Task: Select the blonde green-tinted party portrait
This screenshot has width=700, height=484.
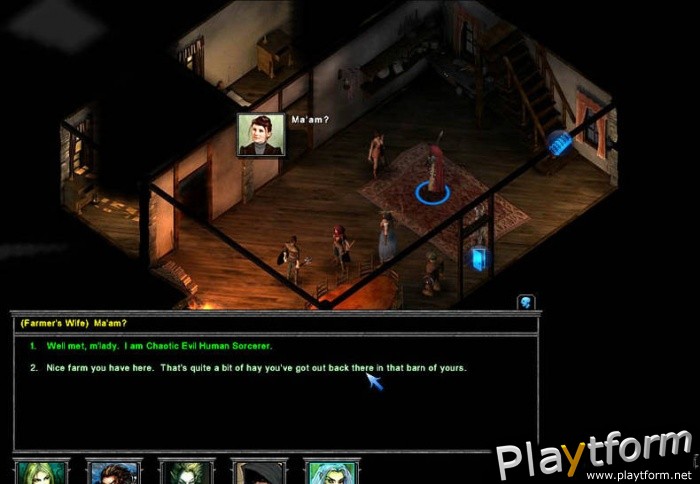Action: (x=41, y=472)
